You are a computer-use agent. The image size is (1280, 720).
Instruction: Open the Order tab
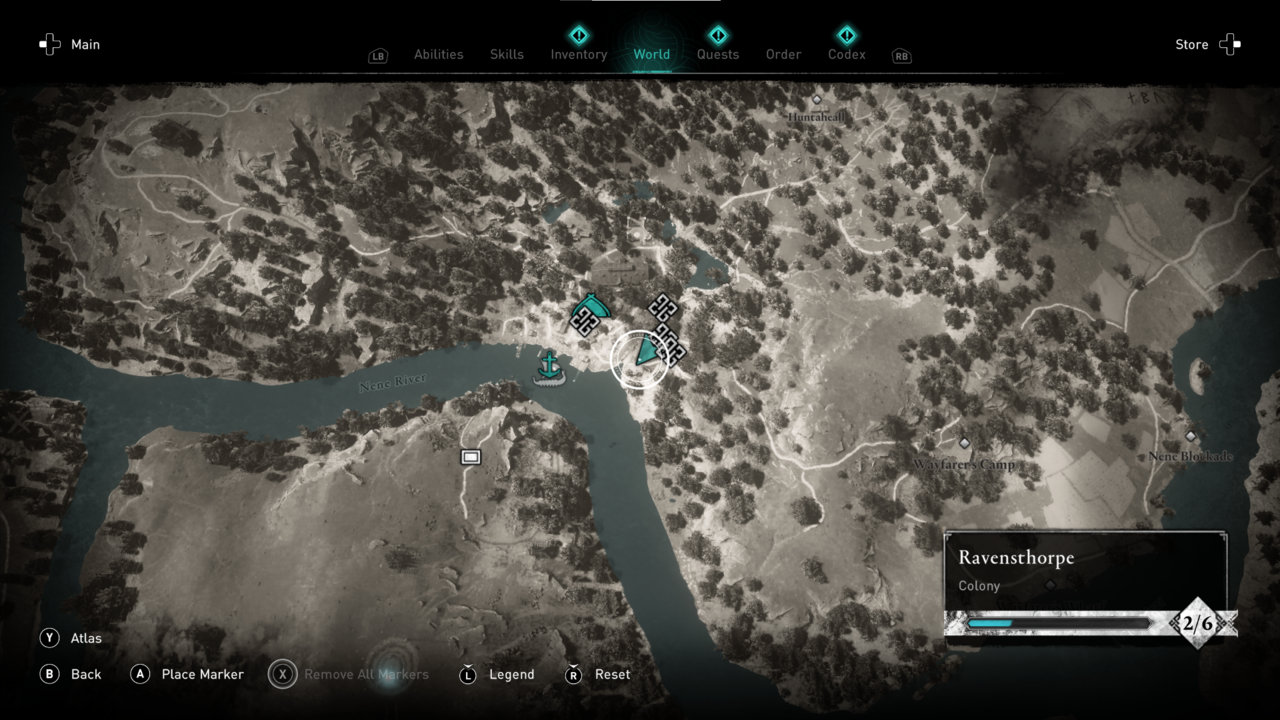click(x=783, y=54)
